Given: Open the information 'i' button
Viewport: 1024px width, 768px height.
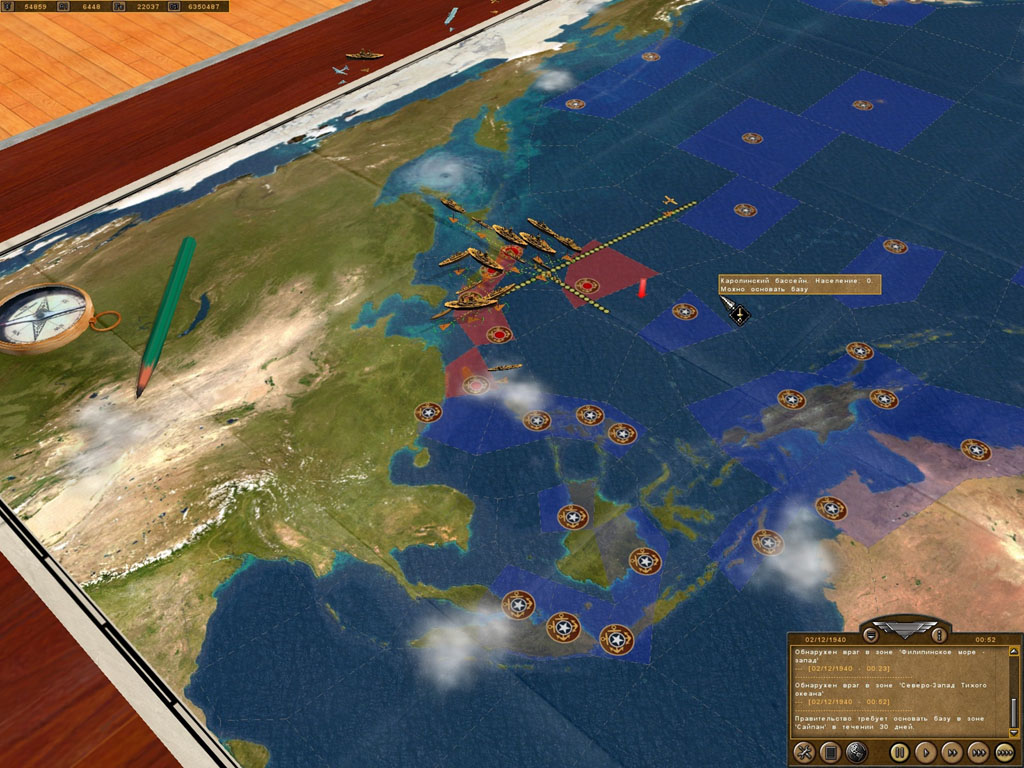Looking at the screenshot, I should [x=938, y=634].
